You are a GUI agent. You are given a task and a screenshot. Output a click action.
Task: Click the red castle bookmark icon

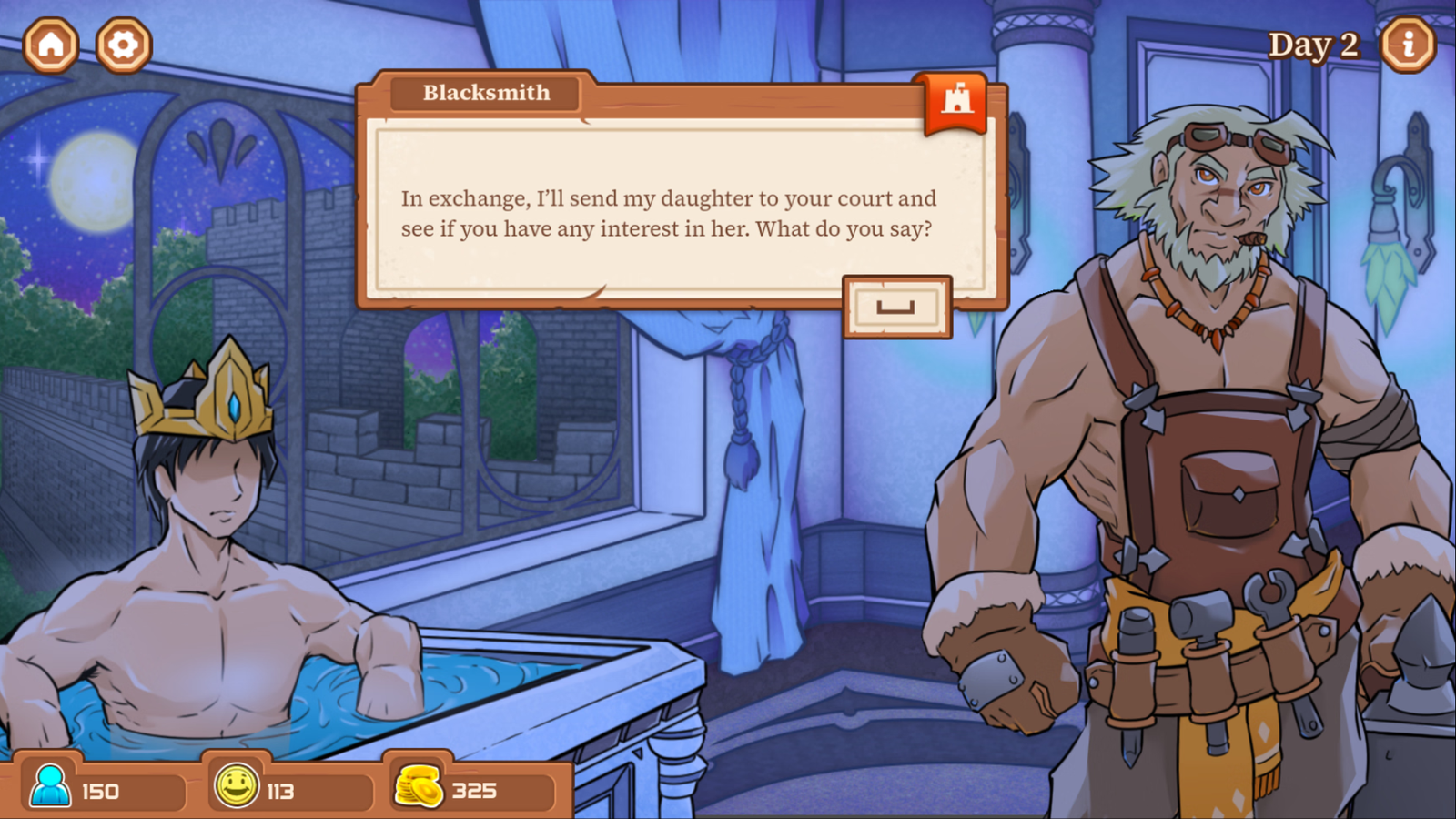click(x=956, y=100)
